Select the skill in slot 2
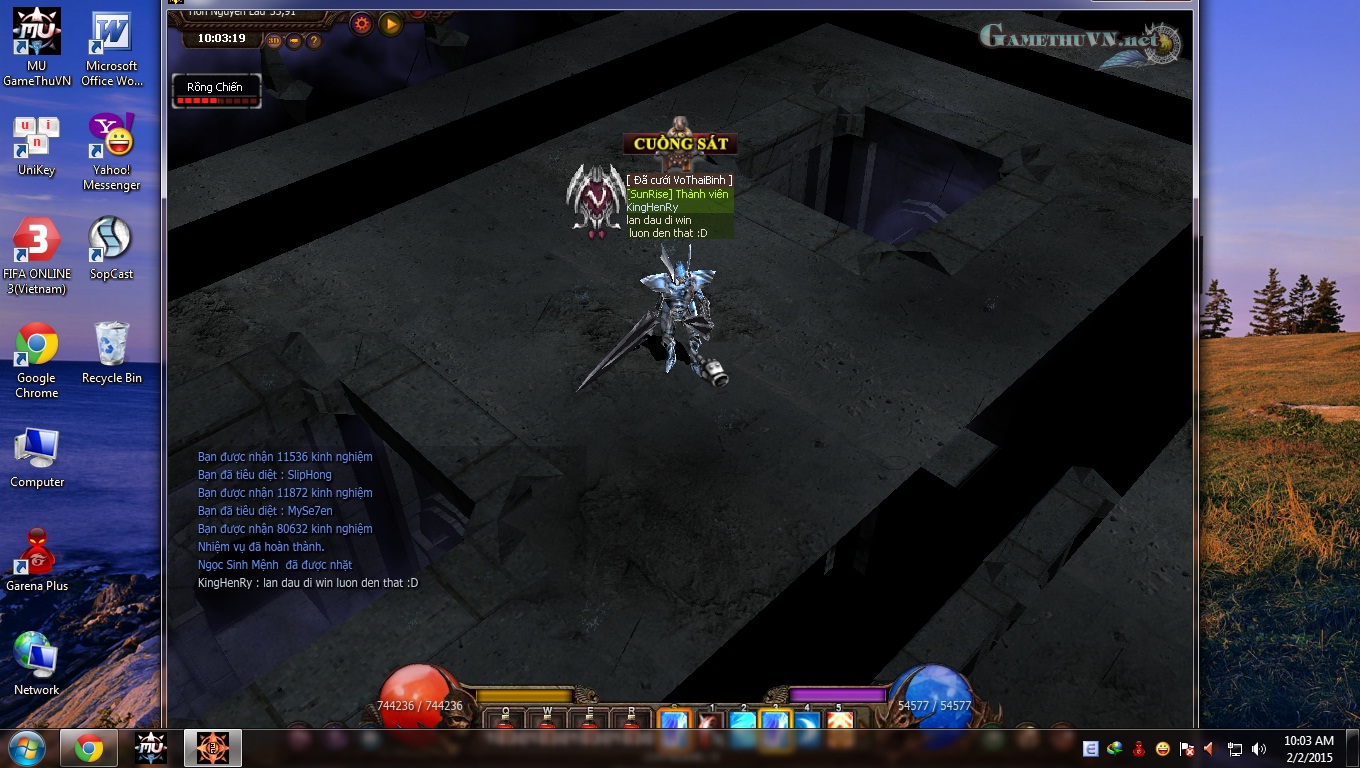 (x=742, y=720)
